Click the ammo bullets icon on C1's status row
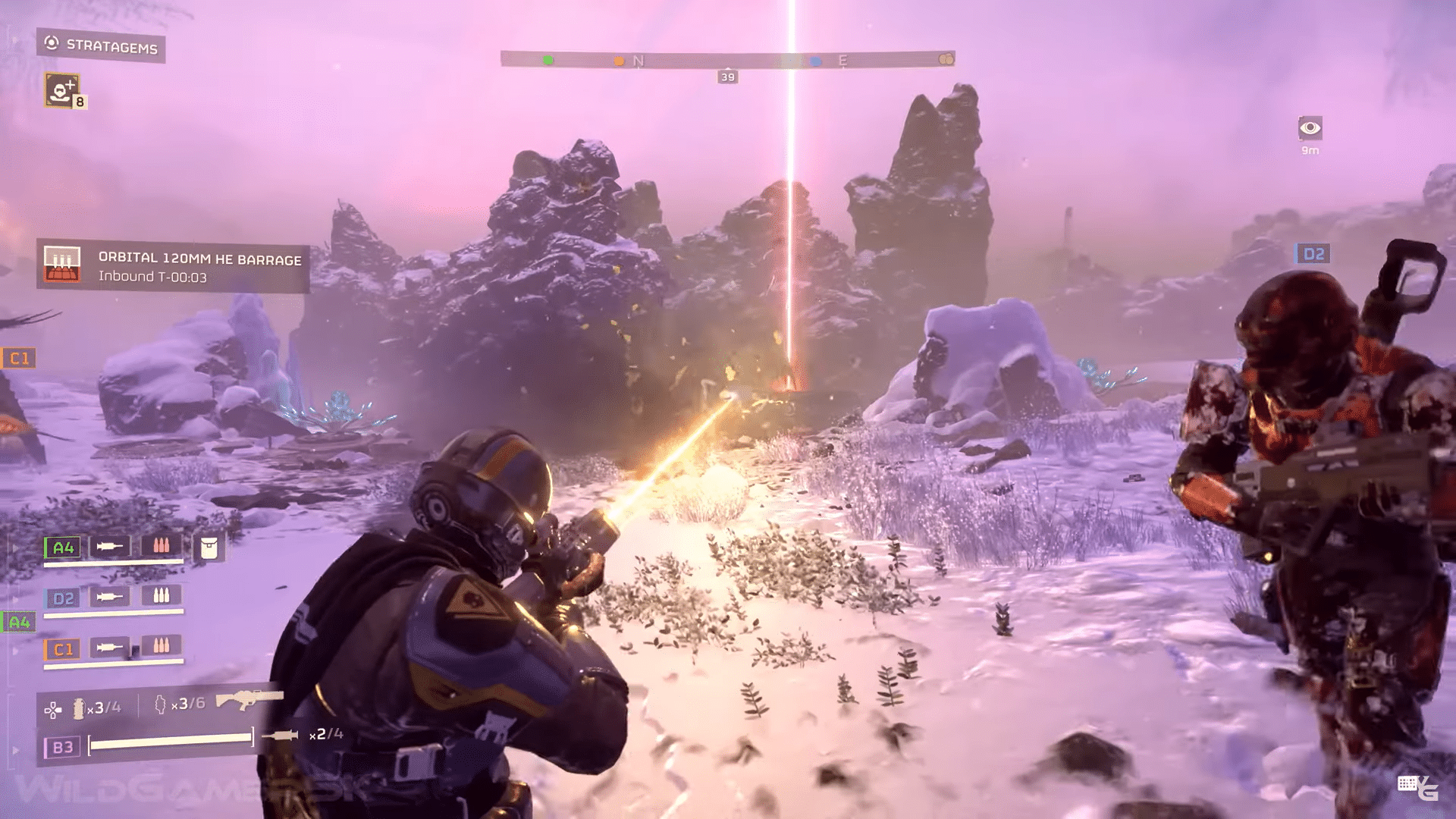Viewport: 1456px width, 819px height. pyautogui.click(x=161, y=647)
